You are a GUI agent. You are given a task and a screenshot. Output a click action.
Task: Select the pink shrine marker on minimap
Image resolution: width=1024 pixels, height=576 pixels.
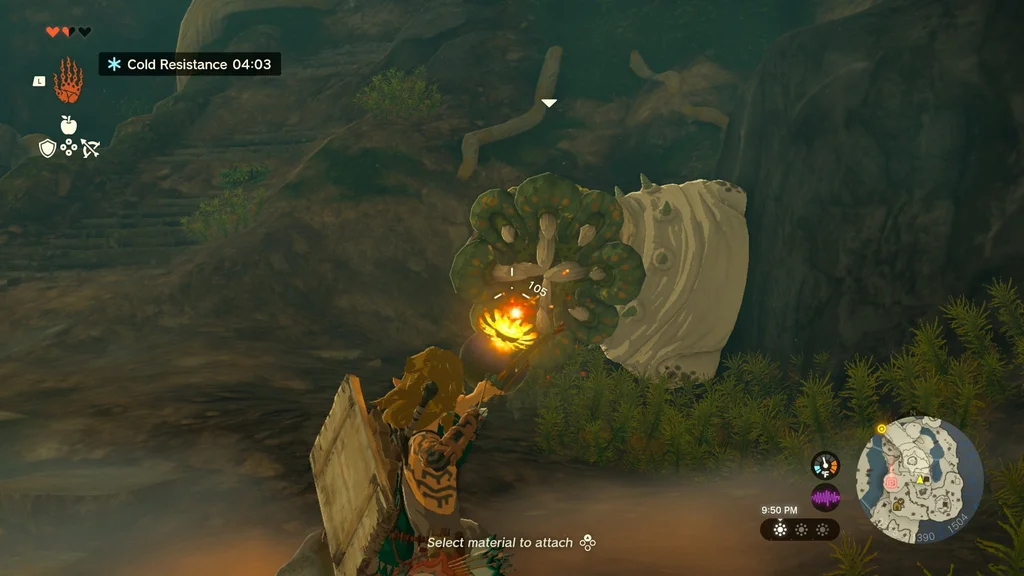click(892, 481)
